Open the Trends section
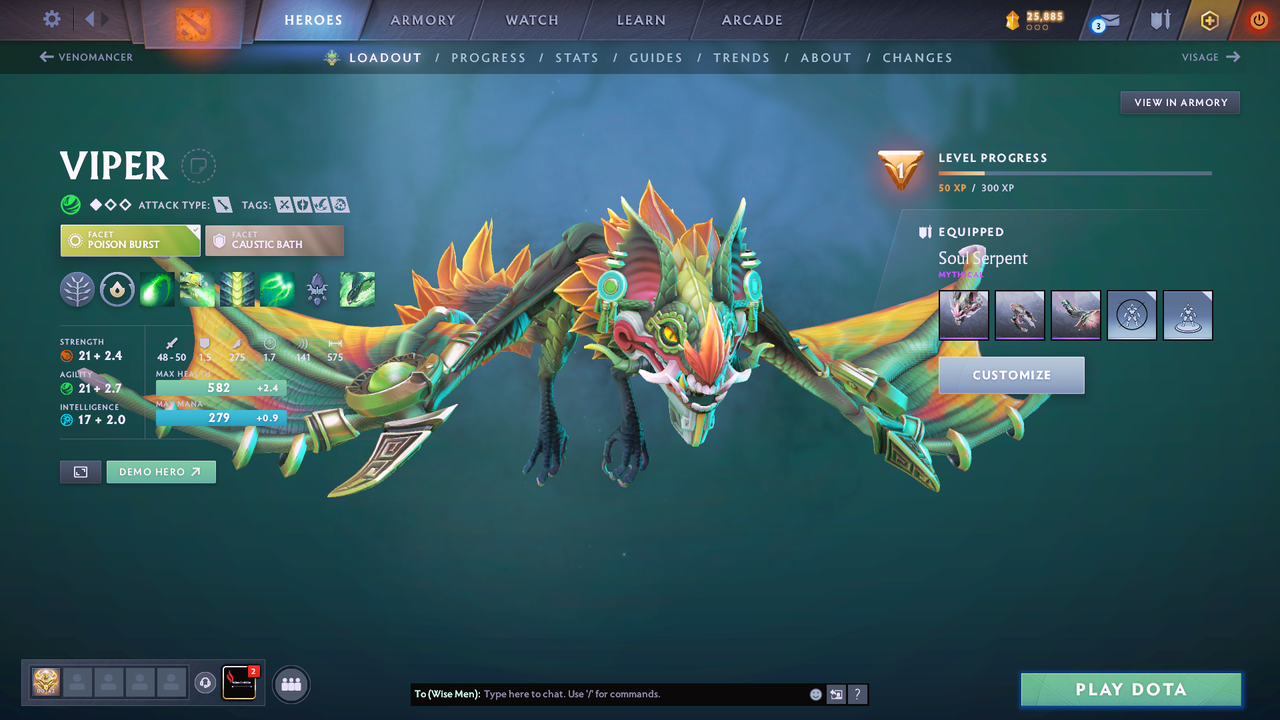 741,58
